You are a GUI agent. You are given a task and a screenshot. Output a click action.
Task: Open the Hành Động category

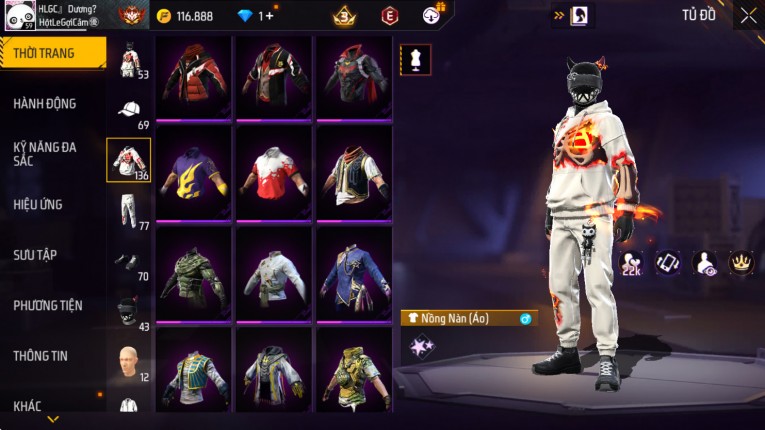45,103
